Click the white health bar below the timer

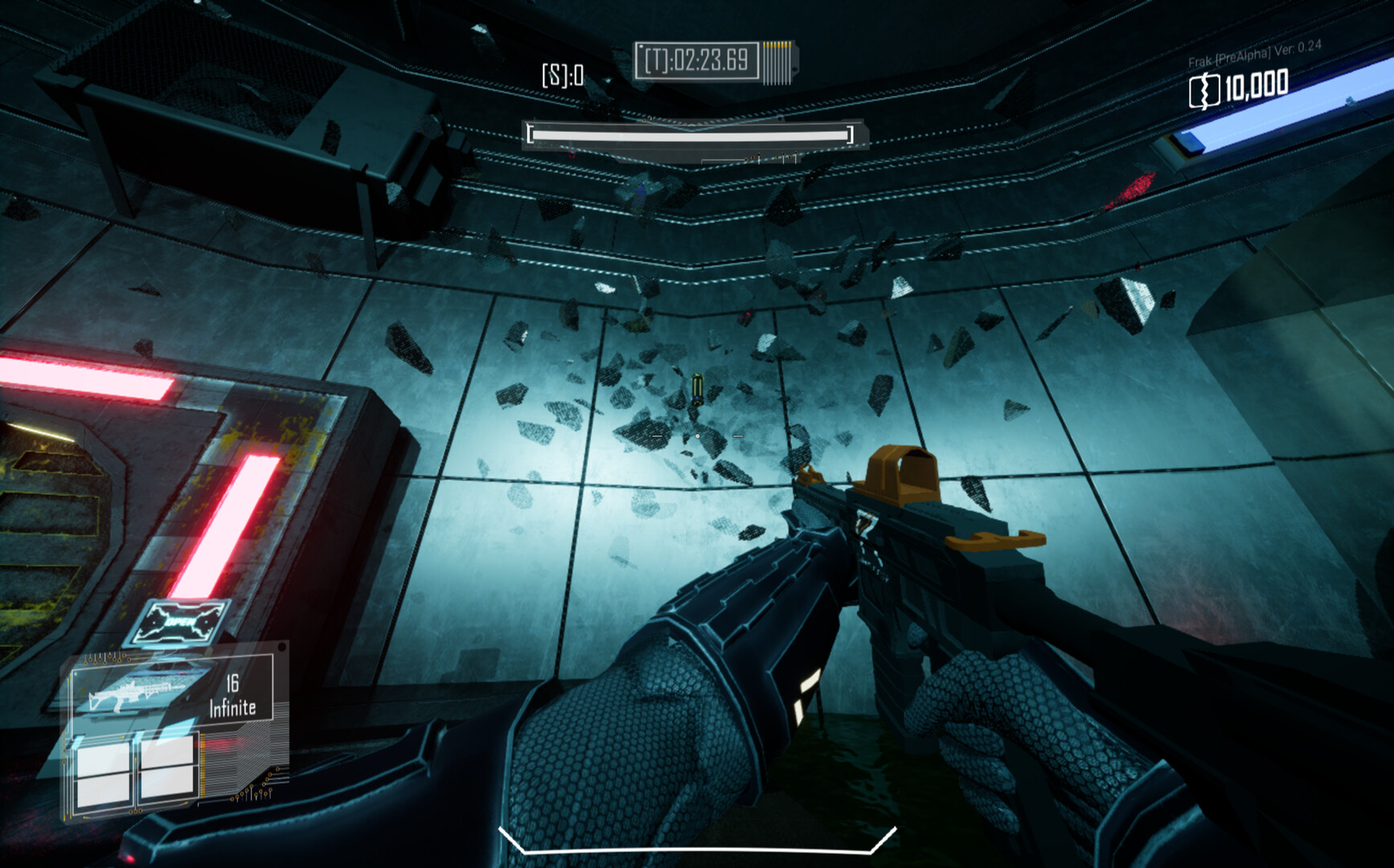[695, 135]
